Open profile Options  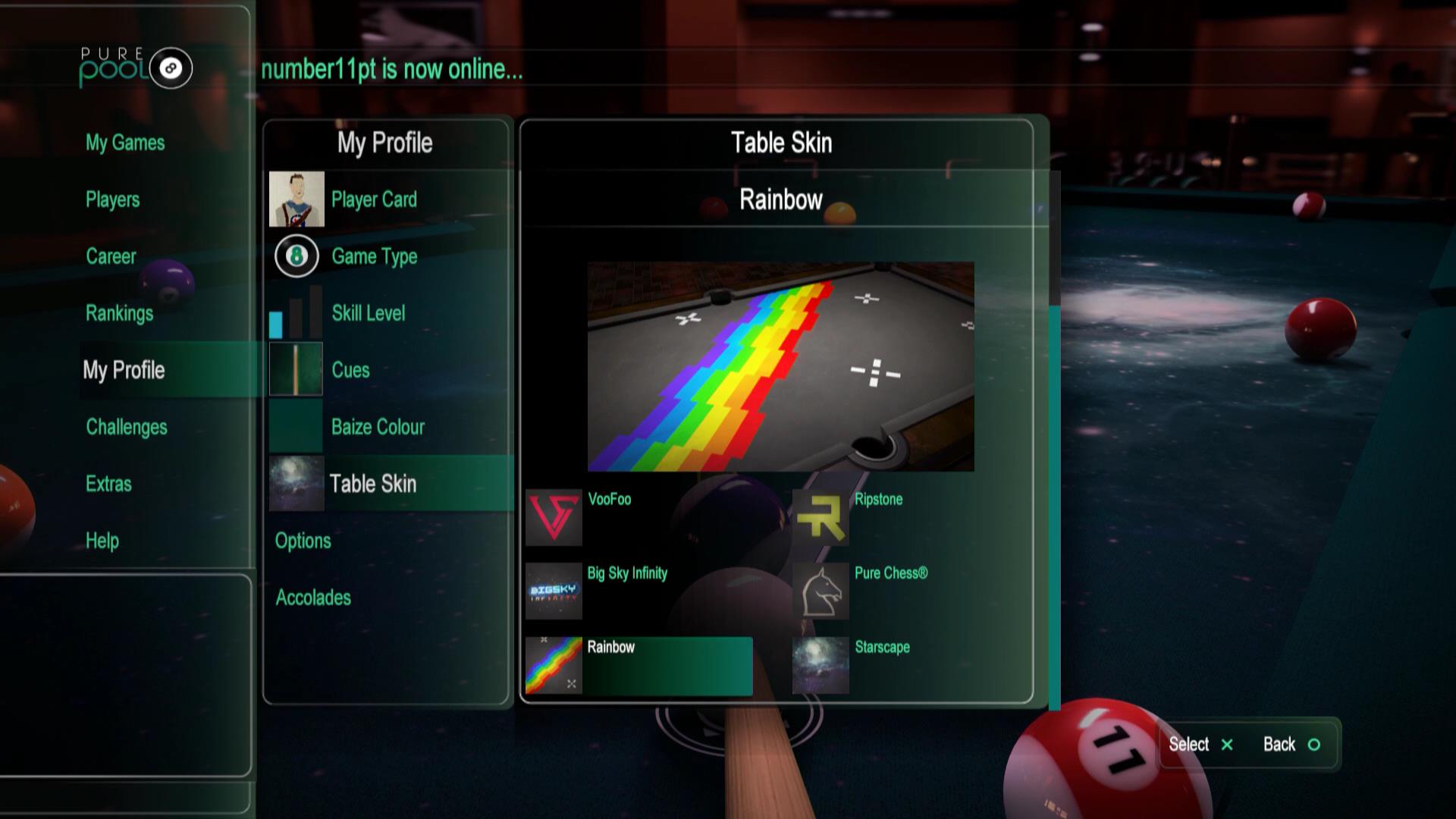click(303, 541)
